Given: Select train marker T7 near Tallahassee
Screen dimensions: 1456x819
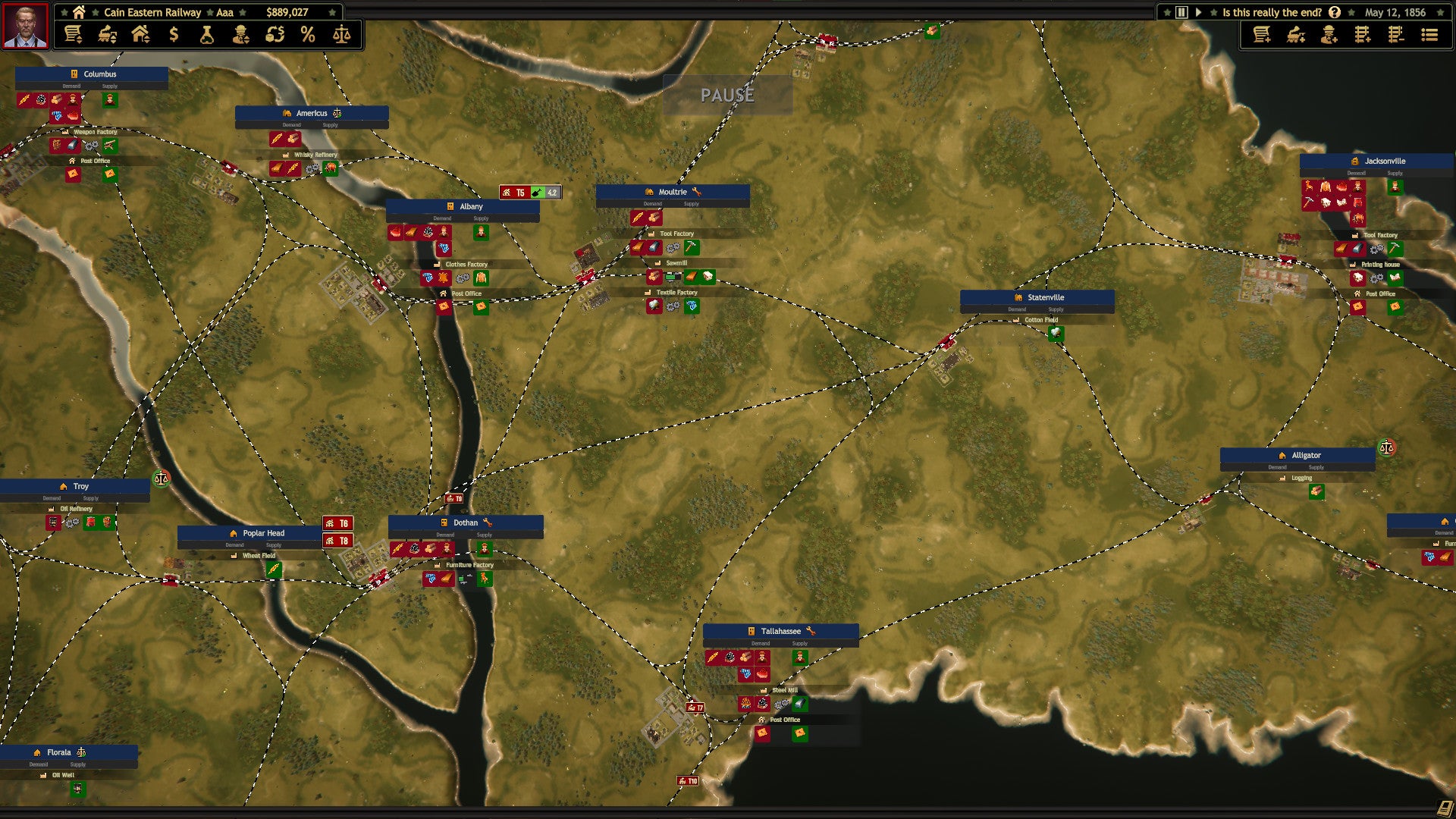Looking at the screenshot, I should pos(695,707).
